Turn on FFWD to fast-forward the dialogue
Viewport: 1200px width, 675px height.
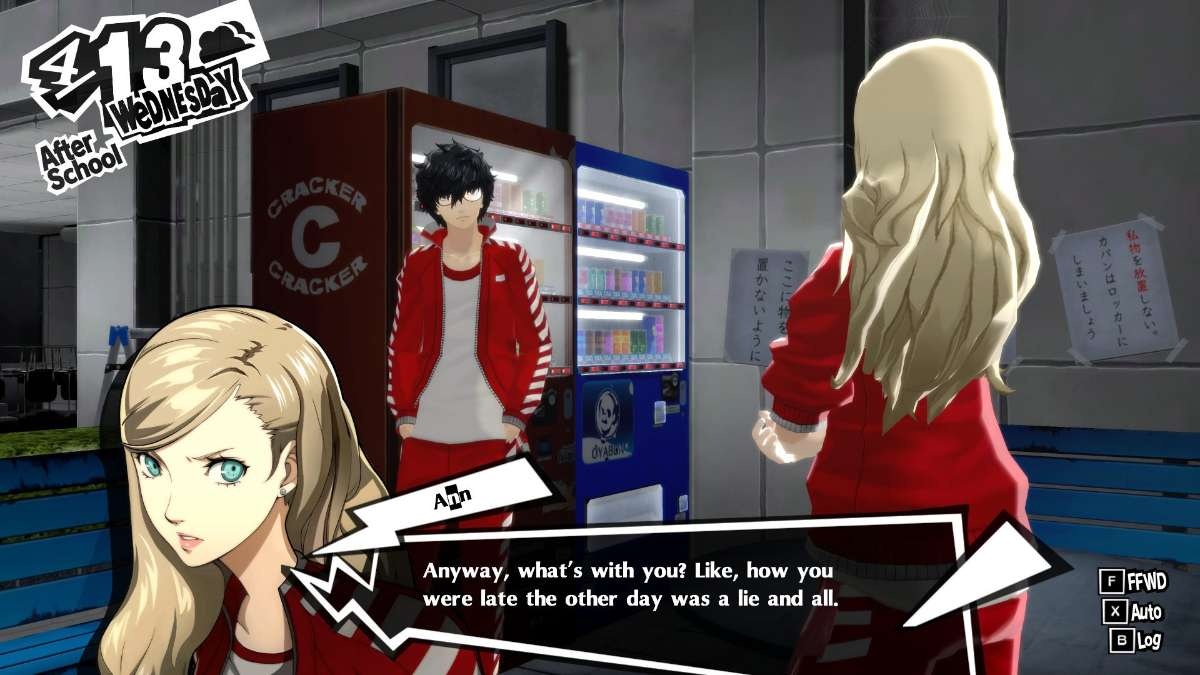1130,581
